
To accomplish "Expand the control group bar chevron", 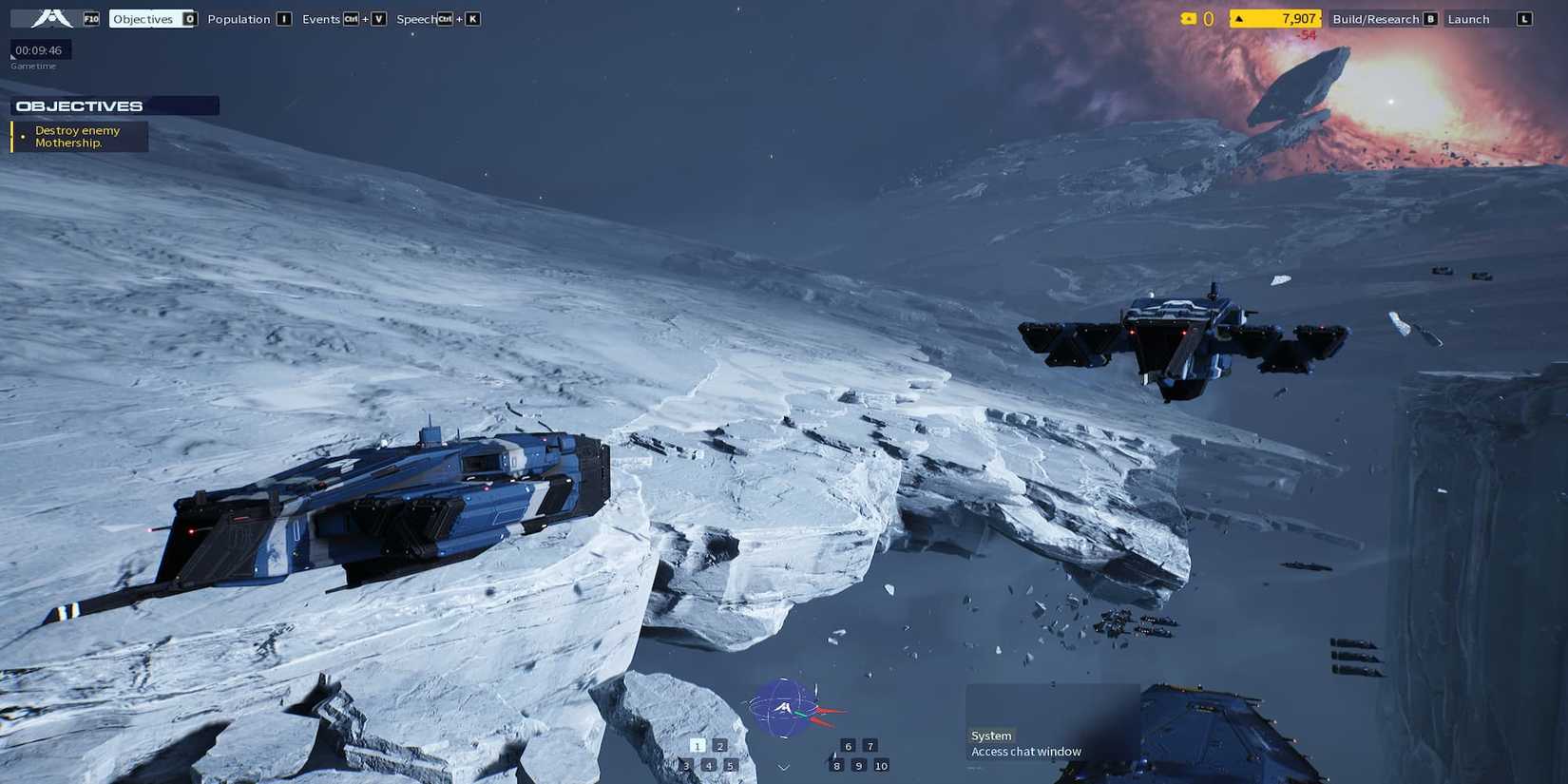I will (x=783, y=765).
